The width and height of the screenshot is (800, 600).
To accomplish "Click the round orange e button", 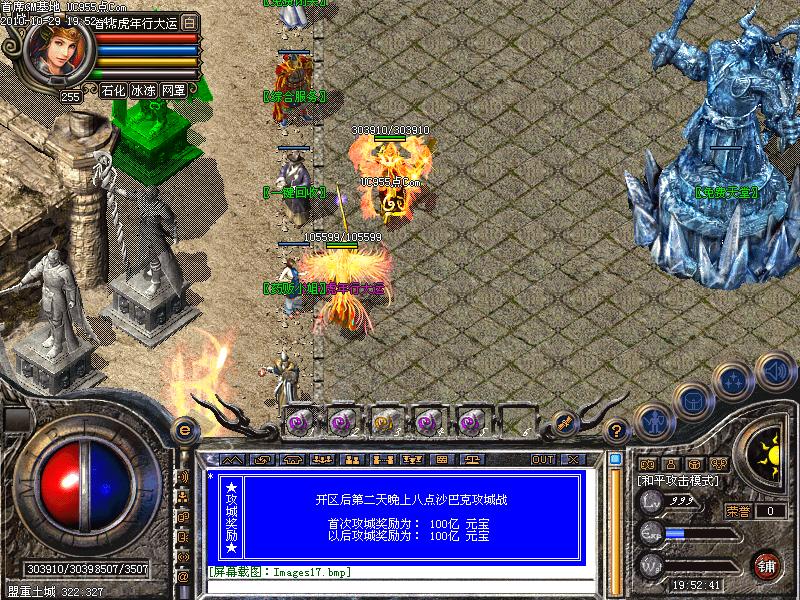I will click(x=183, y=430).
